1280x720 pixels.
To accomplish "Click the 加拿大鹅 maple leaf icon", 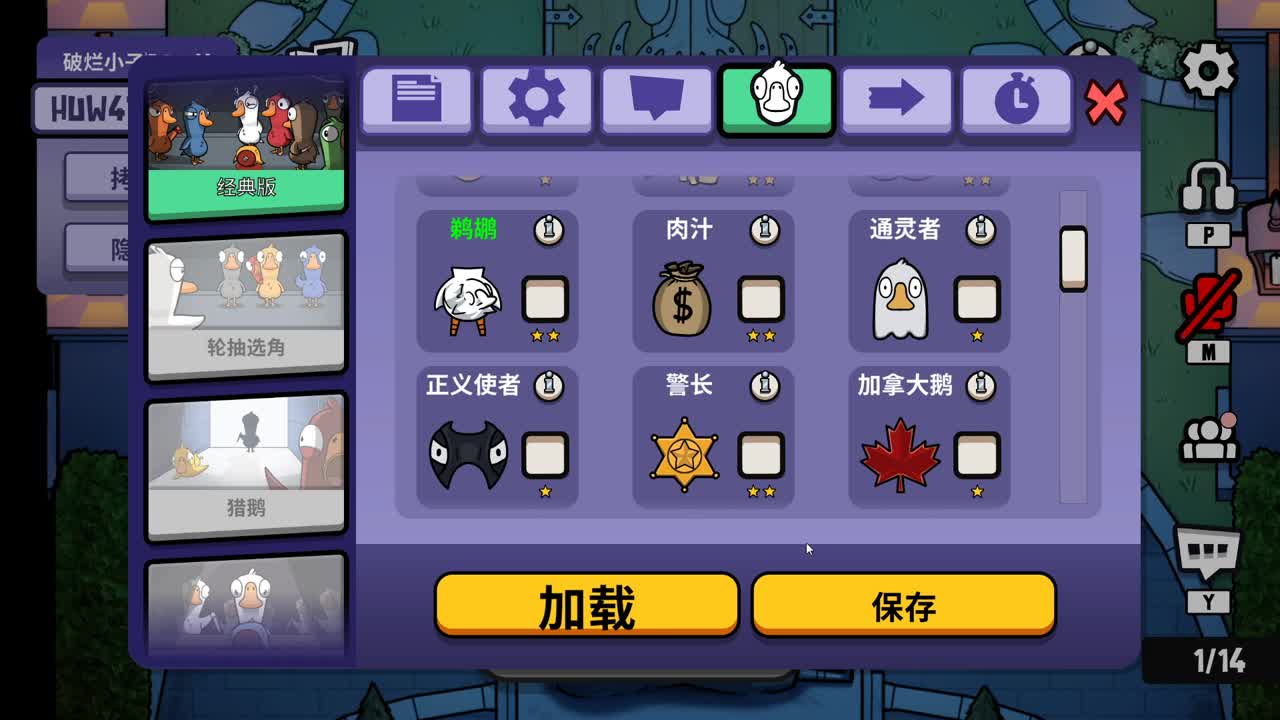I will click(901, 452).
